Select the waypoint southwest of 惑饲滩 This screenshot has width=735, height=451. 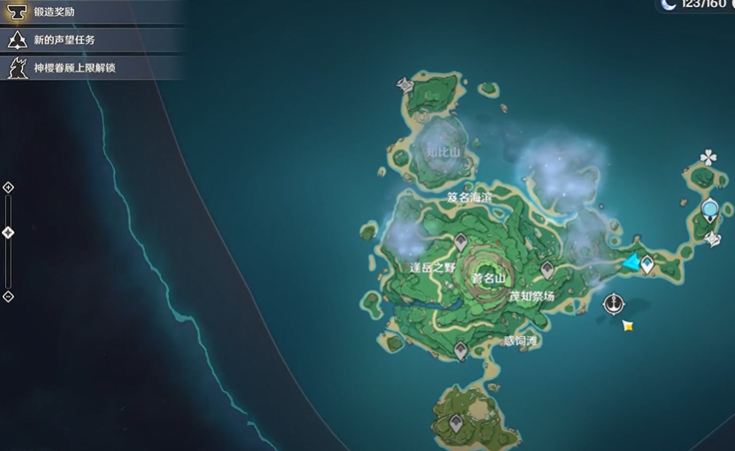pyautogui.click(x=460, y=350)
